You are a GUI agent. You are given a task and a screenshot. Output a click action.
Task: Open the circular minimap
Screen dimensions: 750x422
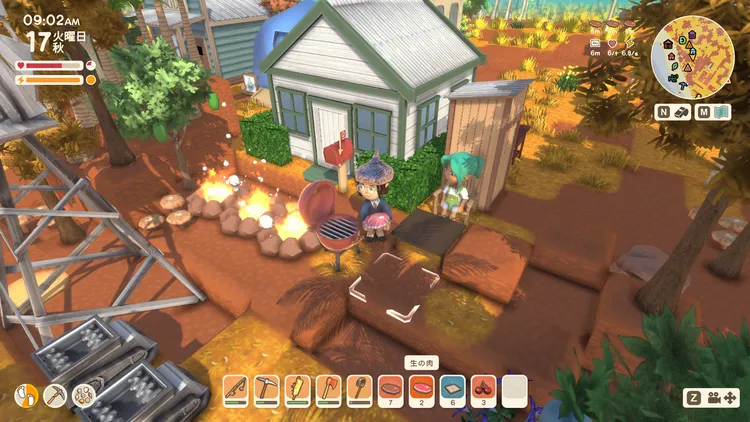(x=692, y=57)
